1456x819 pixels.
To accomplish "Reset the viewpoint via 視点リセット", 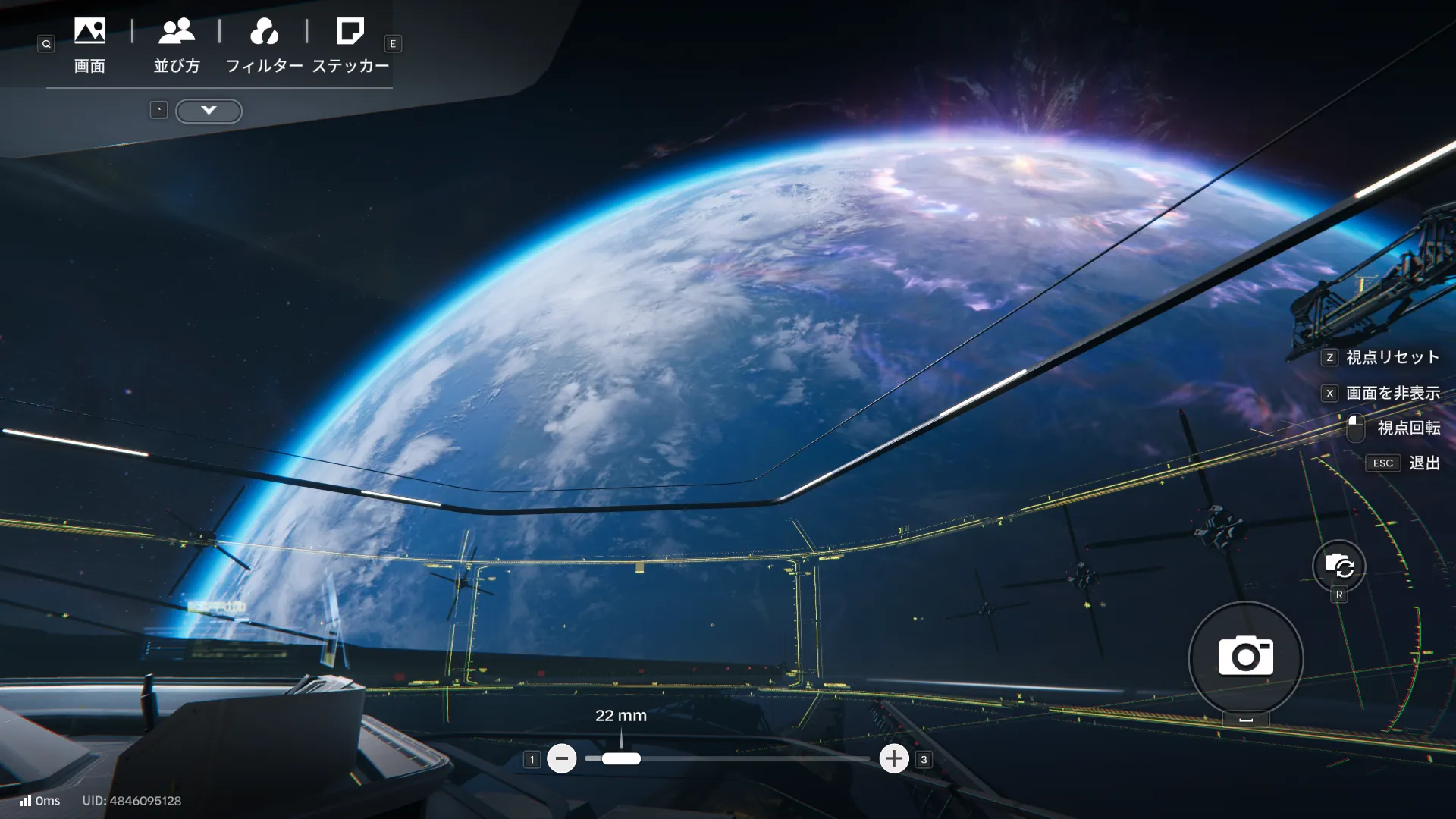I will tap(1392, 357).
